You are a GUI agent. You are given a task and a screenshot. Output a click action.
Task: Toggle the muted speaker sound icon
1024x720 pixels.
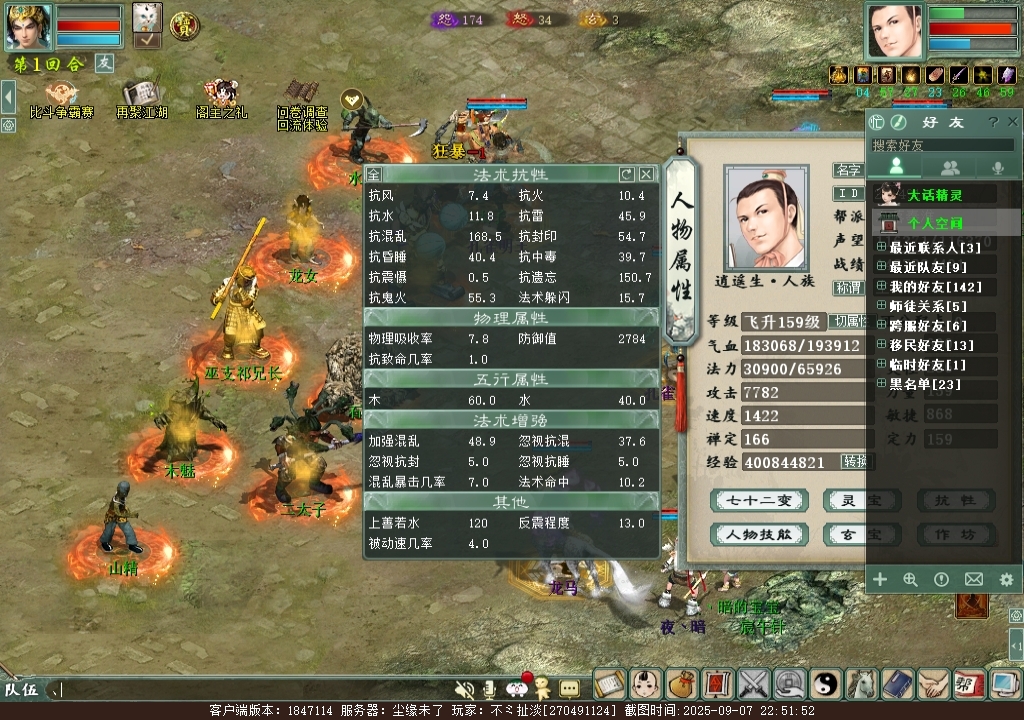(x=464, y=688)
